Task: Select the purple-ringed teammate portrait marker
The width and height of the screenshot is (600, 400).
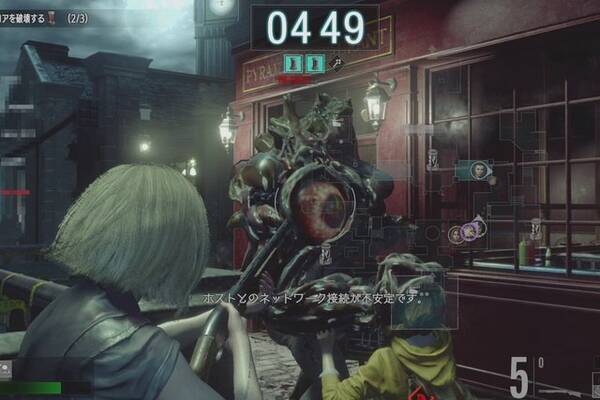Action: click(x=468, y=232)
